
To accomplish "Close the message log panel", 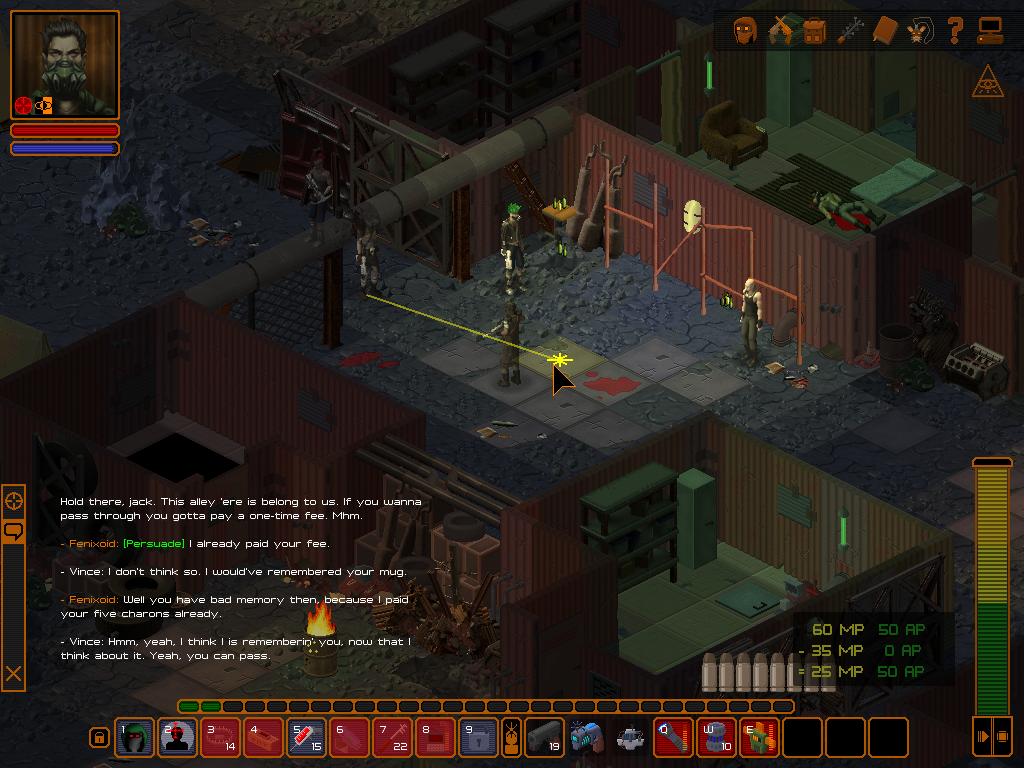I will (14, 674).
